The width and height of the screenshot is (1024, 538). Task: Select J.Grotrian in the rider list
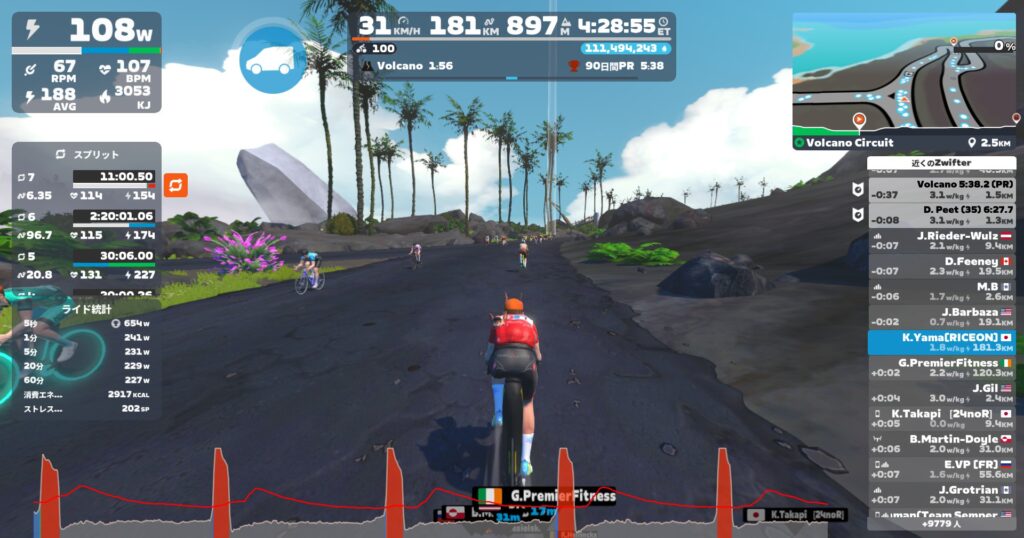940,494
